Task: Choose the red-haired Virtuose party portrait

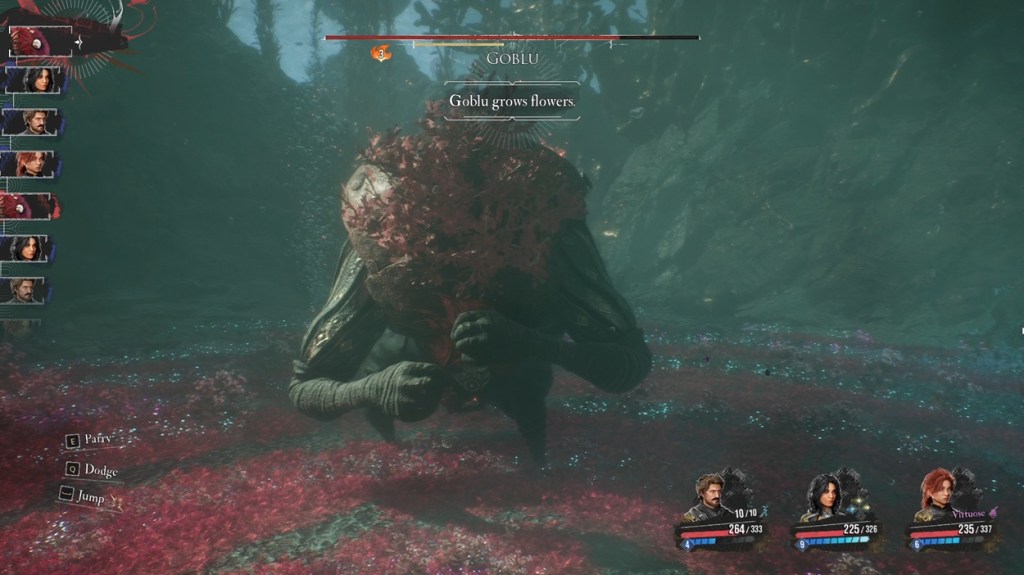Action: tap(940, 497)
